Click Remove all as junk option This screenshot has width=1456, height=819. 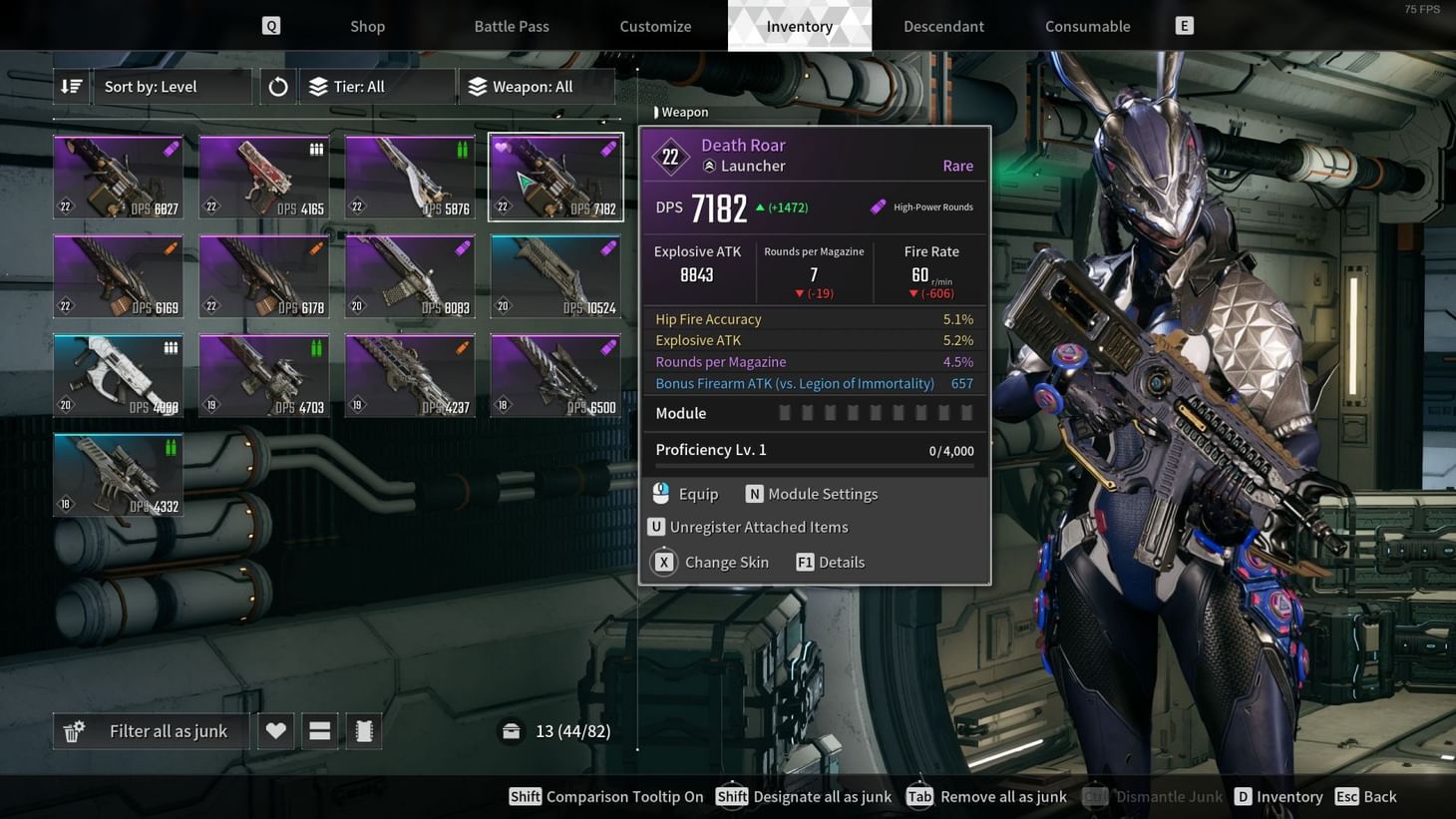987,796
